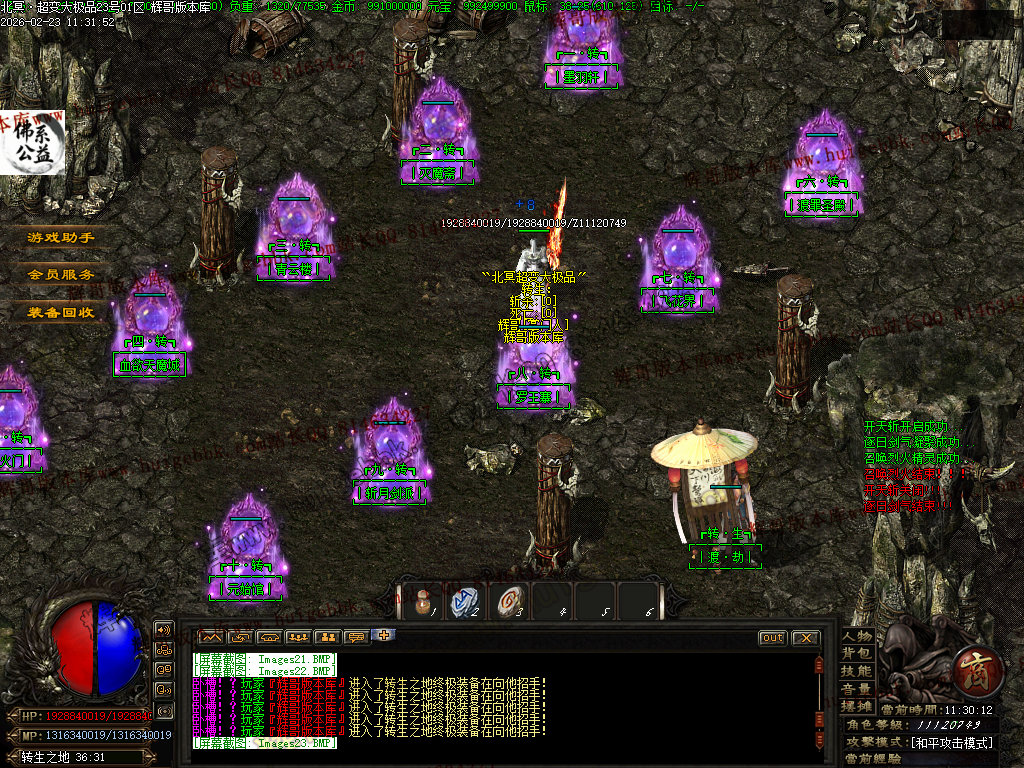Open the 背包 backpack
Screen dimensions: 1024x768
pyautogui.click(x=857, y=653)
